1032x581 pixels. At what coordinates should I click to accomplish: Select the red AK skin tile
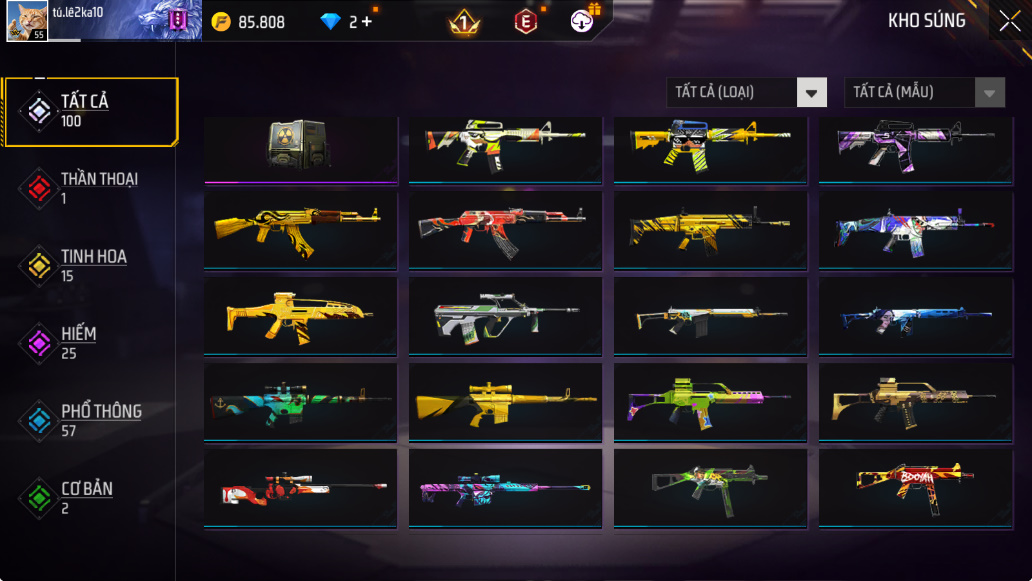click(x=505, y=230)
